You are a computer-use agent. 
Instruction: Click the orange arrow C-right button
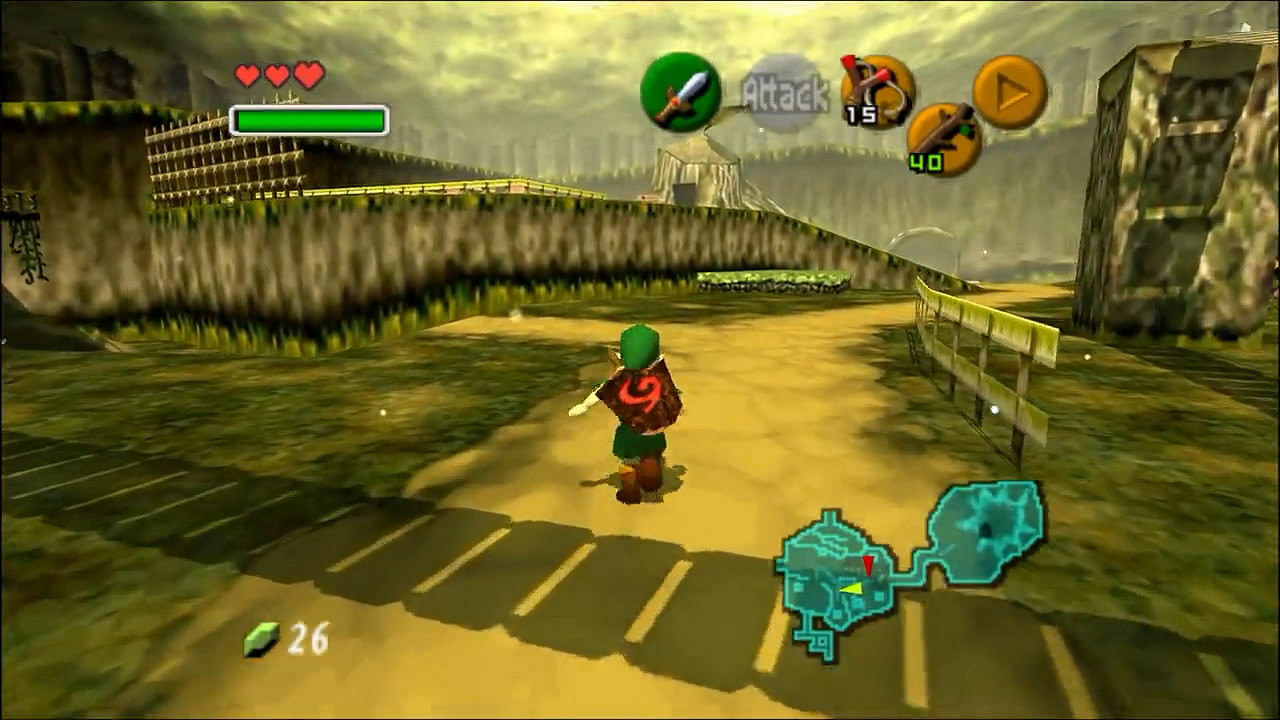tap(1010, 92)
